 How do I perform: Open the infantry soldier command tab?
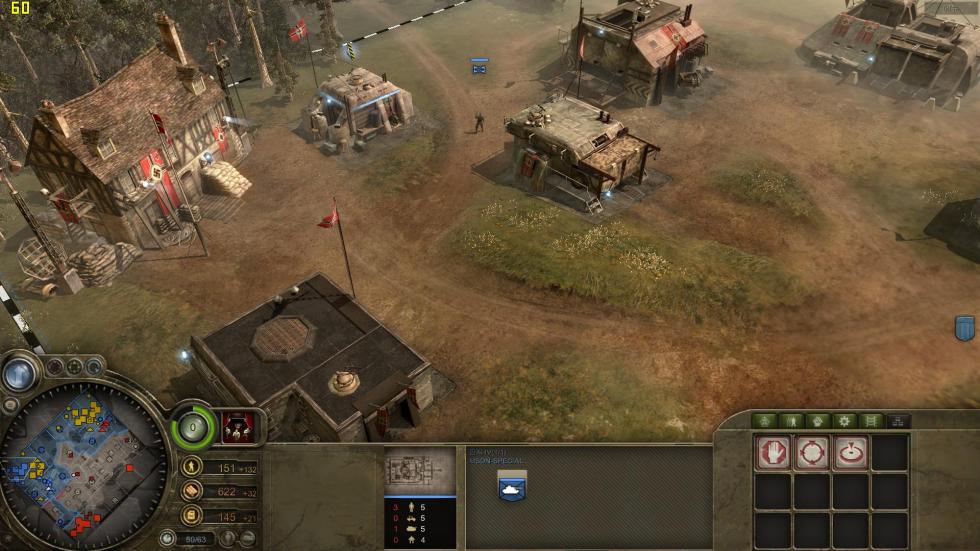tap(792, 421)
